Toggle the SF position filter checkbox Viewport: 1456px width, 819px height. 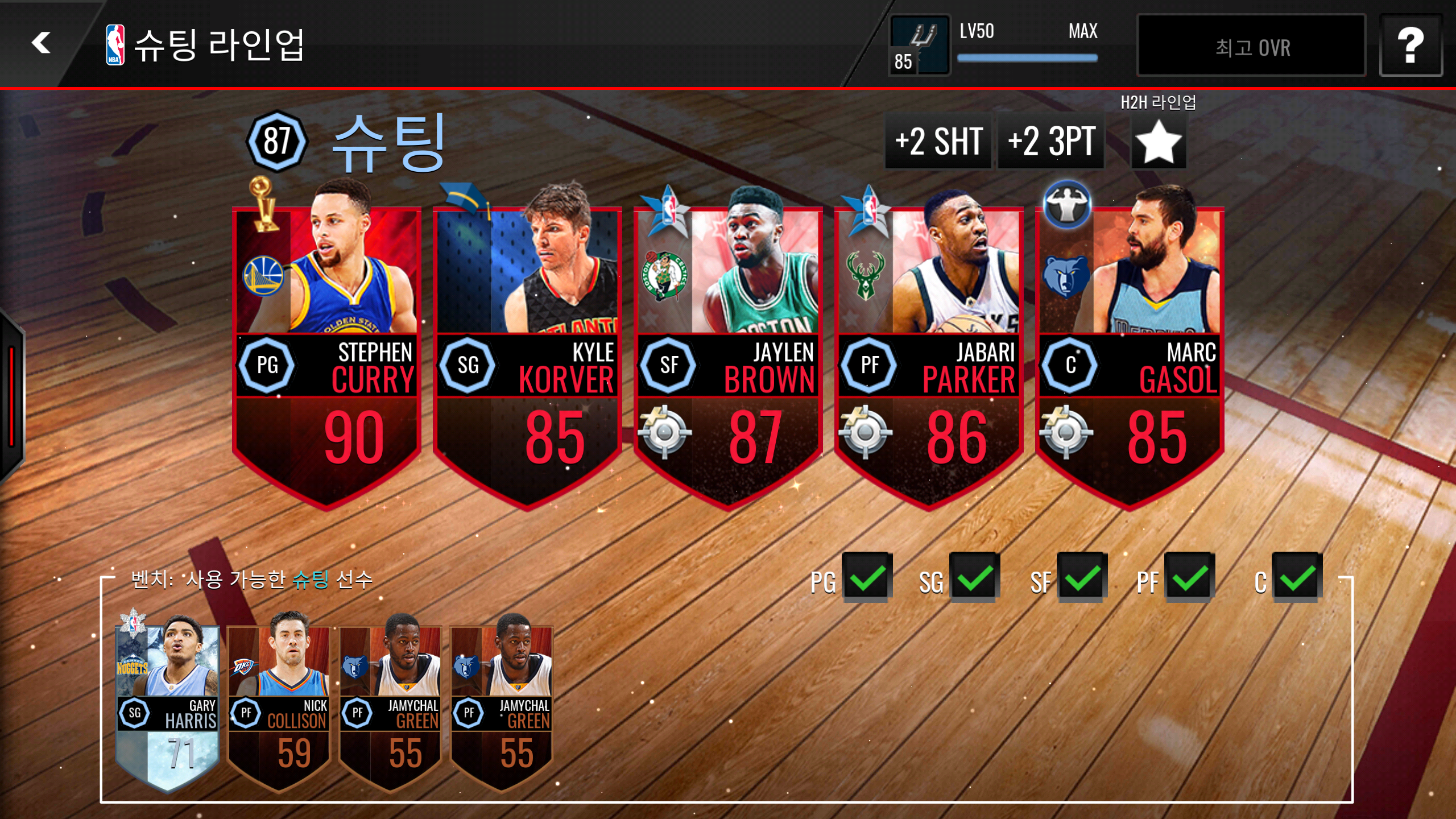point(1082,577)
